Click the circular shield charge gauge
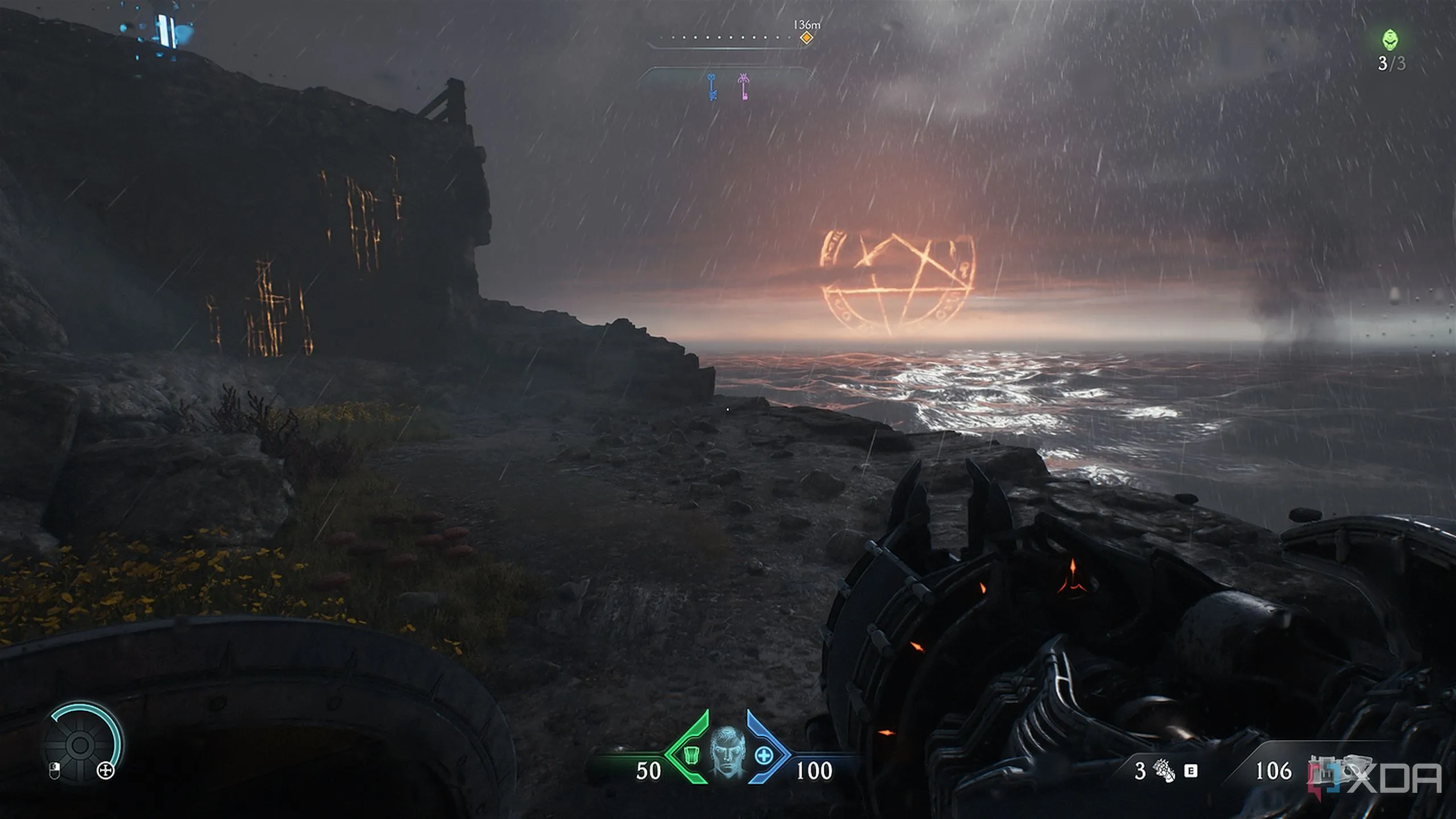 coord(80,744)
